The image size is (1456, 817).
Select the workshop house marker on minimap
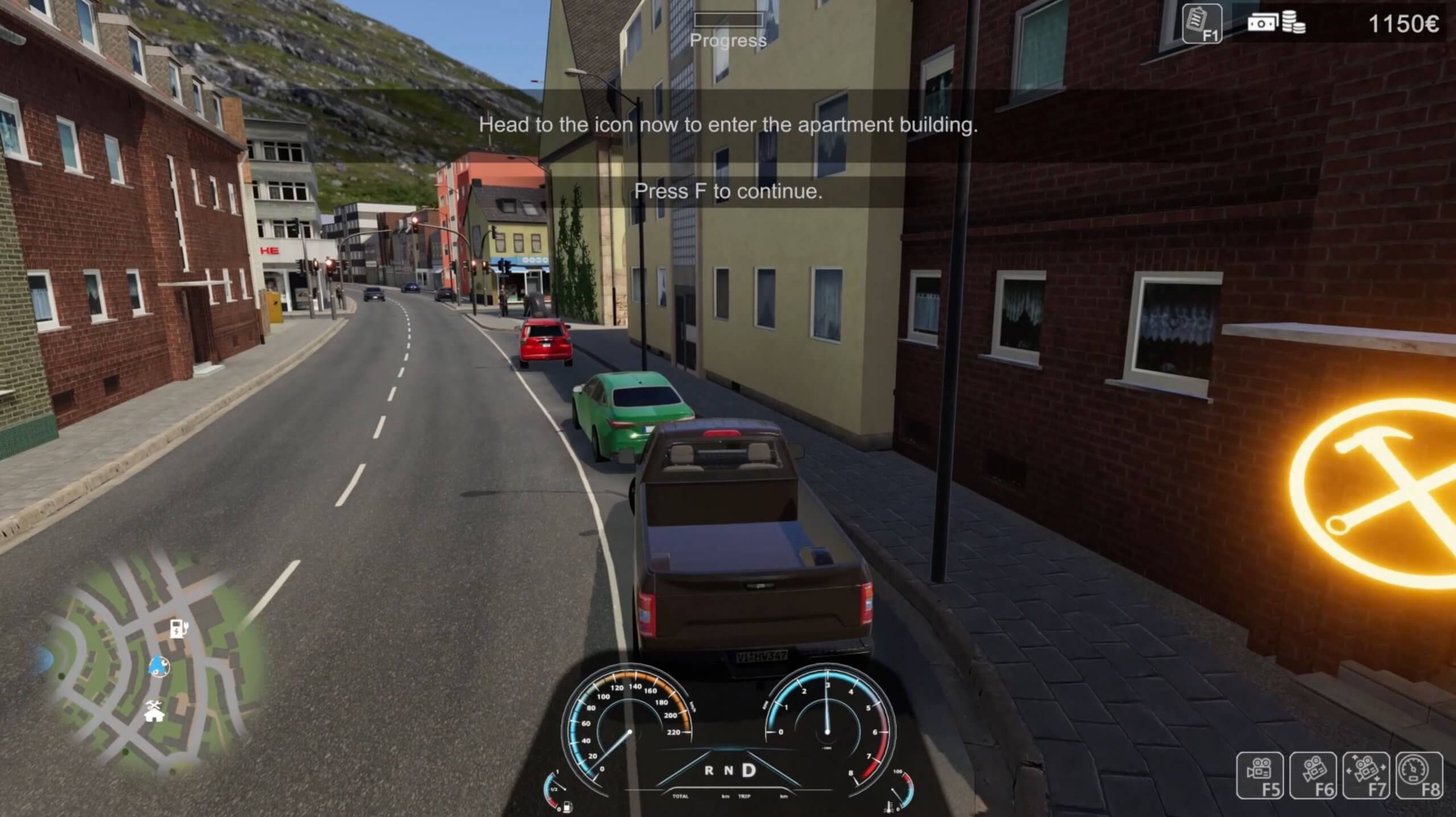pyautogui.click(x=154, y=711)
